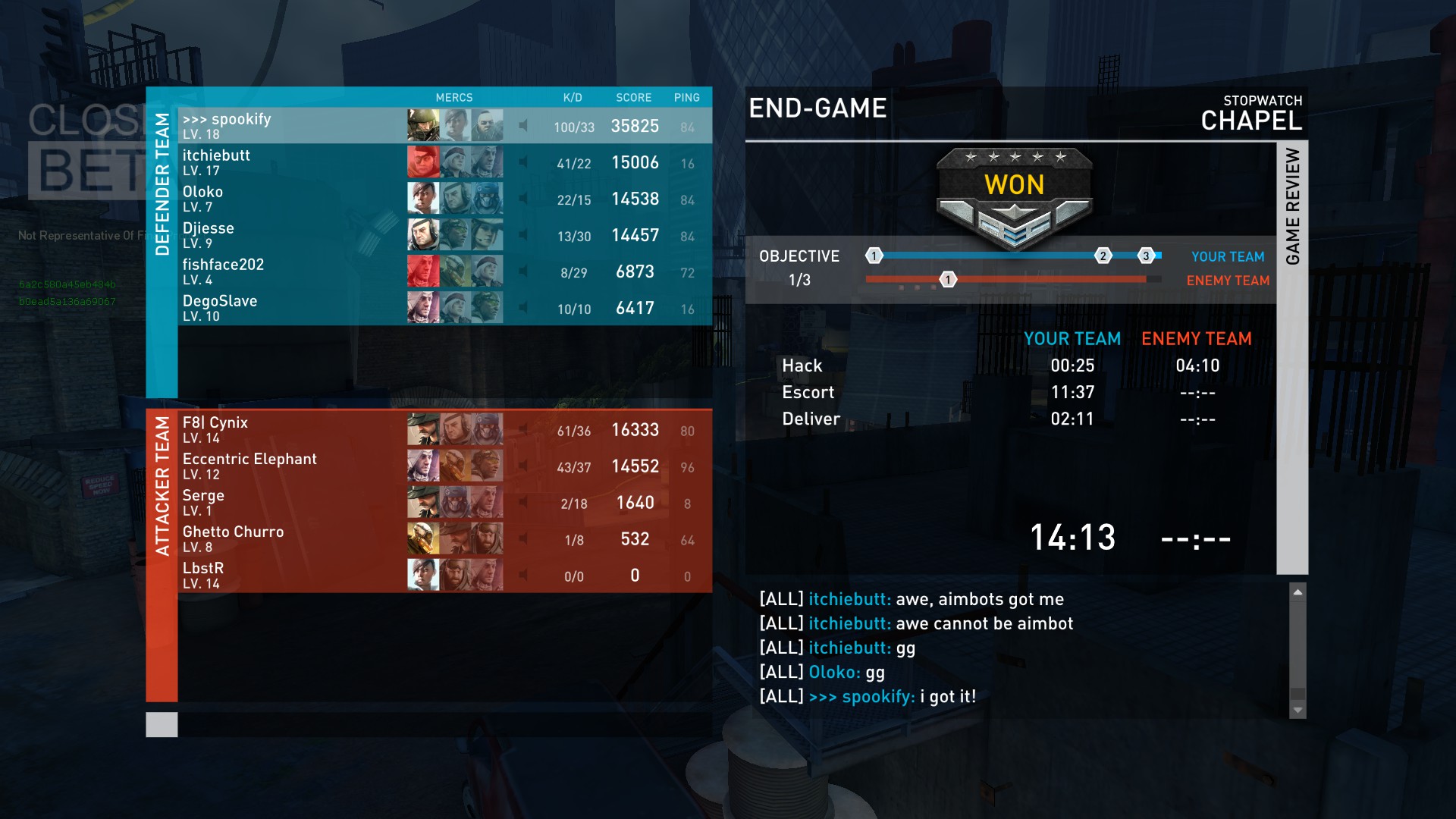Mute itchiebutt with the speaker icon
Viewport: 1456px width, 819px height.
coord(523,162)
